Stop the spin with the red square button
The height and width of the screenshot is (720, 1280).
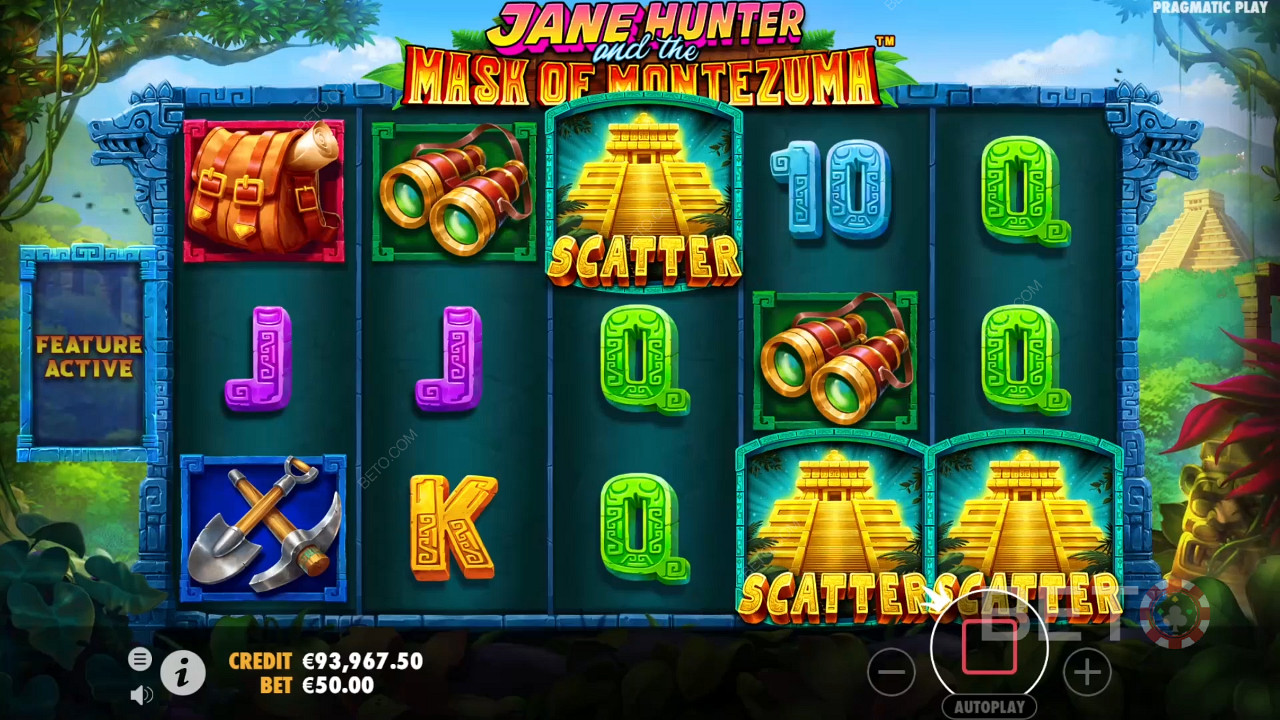click(x=989, y=647)
